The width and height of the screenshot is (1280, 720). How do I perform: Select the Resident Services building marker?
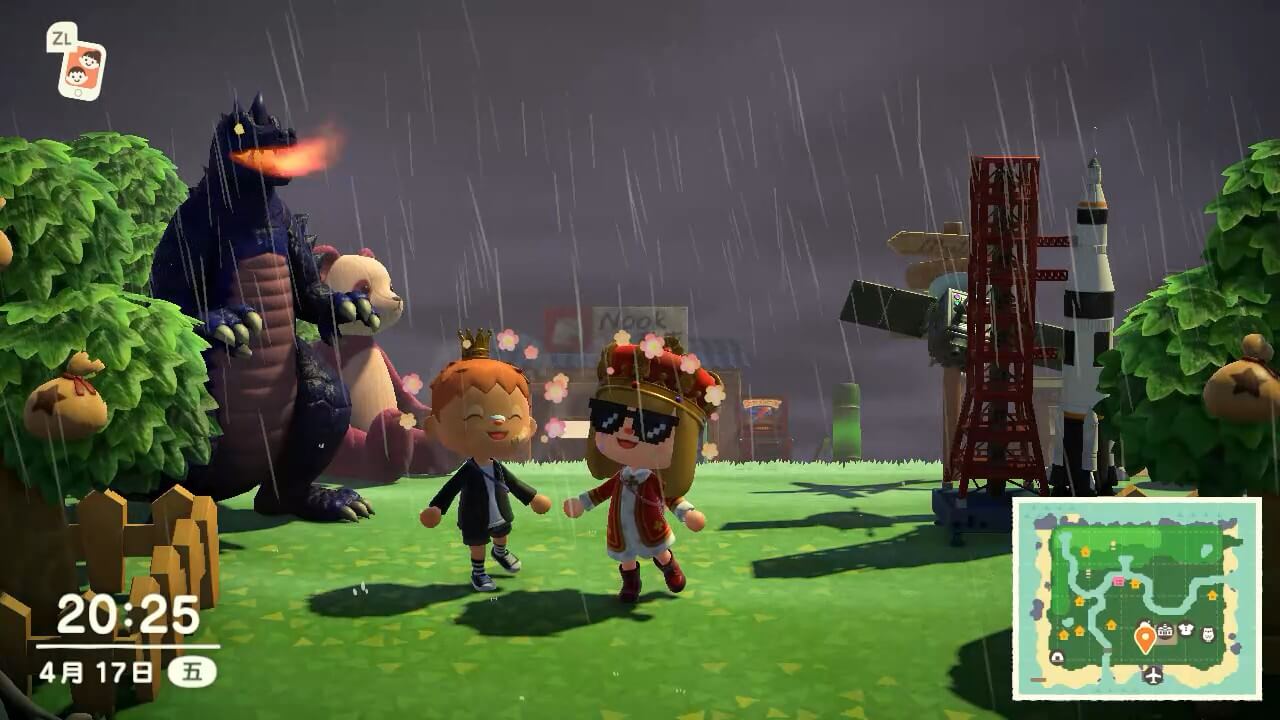pyautogui.click(x=1165, y=631)
